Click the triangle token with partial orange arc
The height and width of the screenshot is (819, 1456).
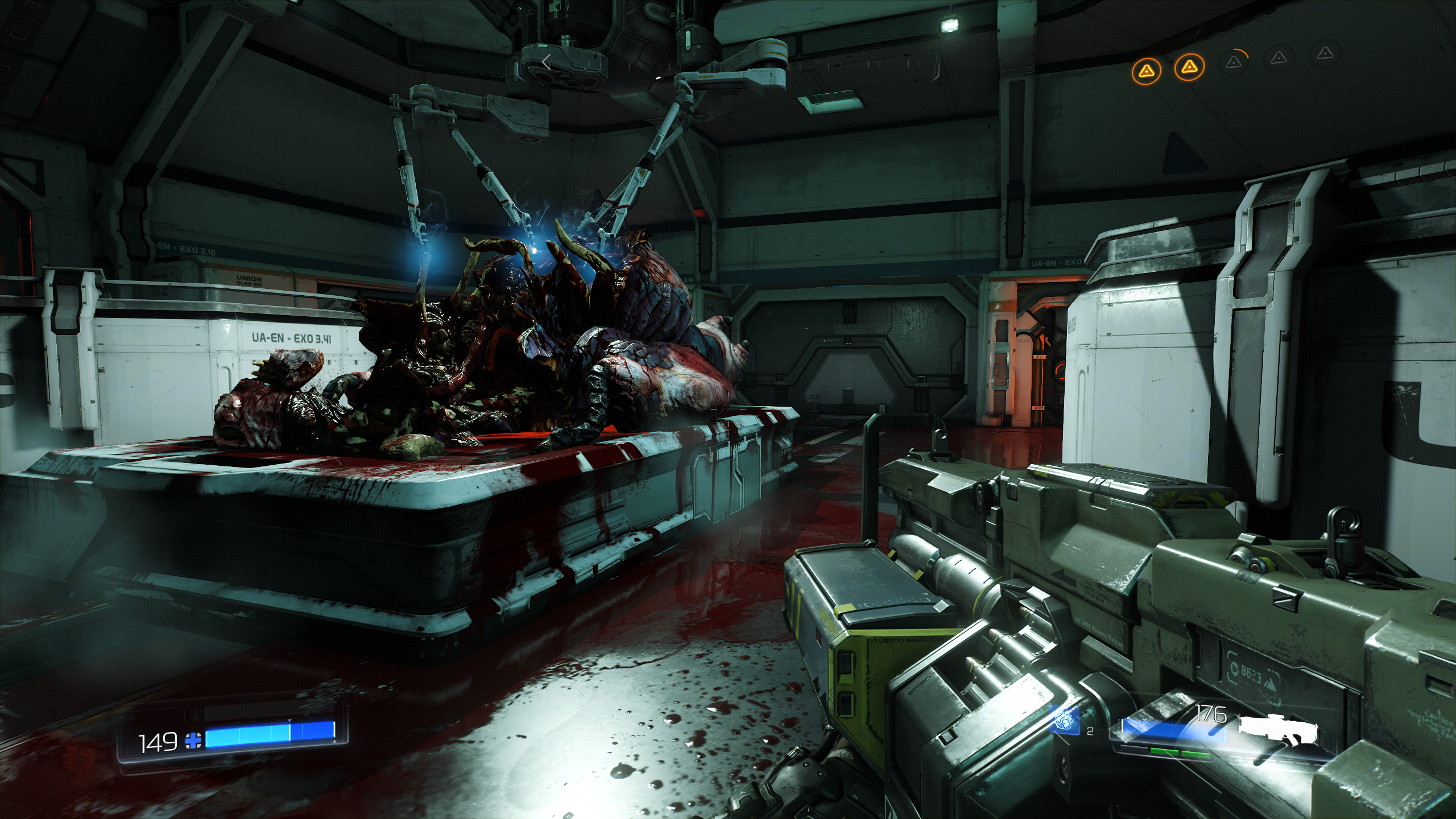pyautogui.click(x=1234, y=62)
